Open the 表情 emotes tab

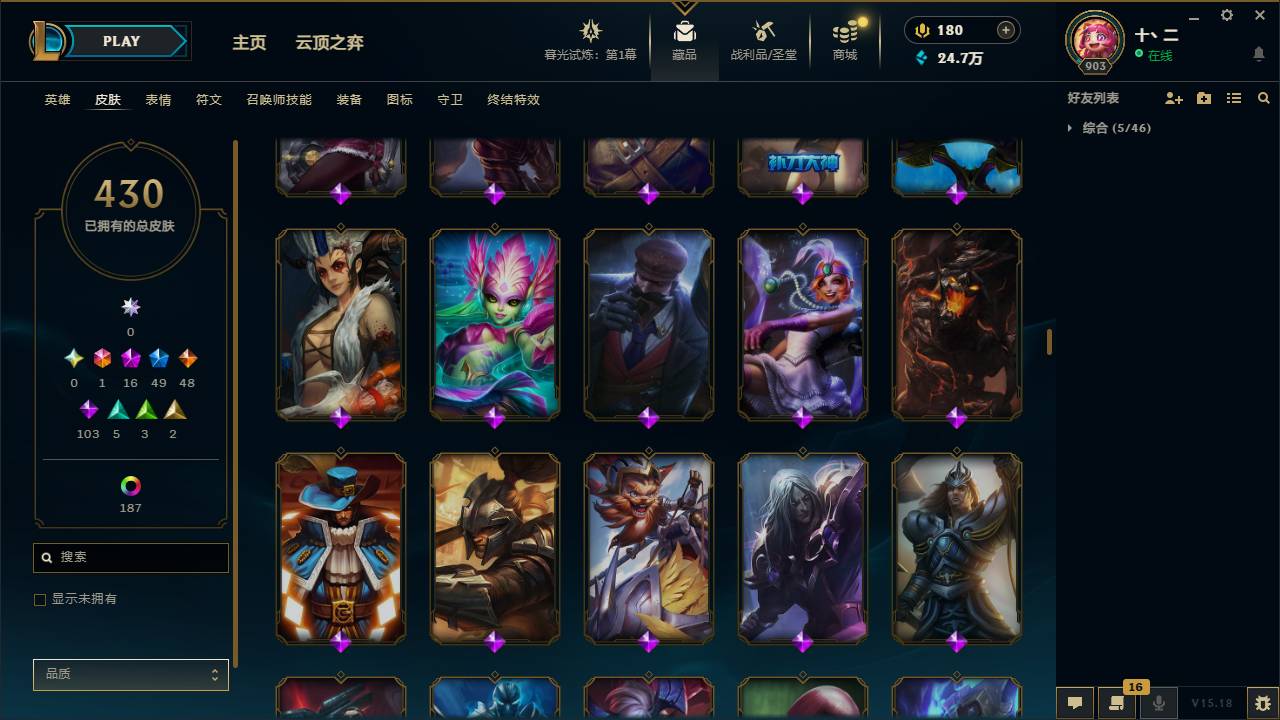[x=158, y=100]
